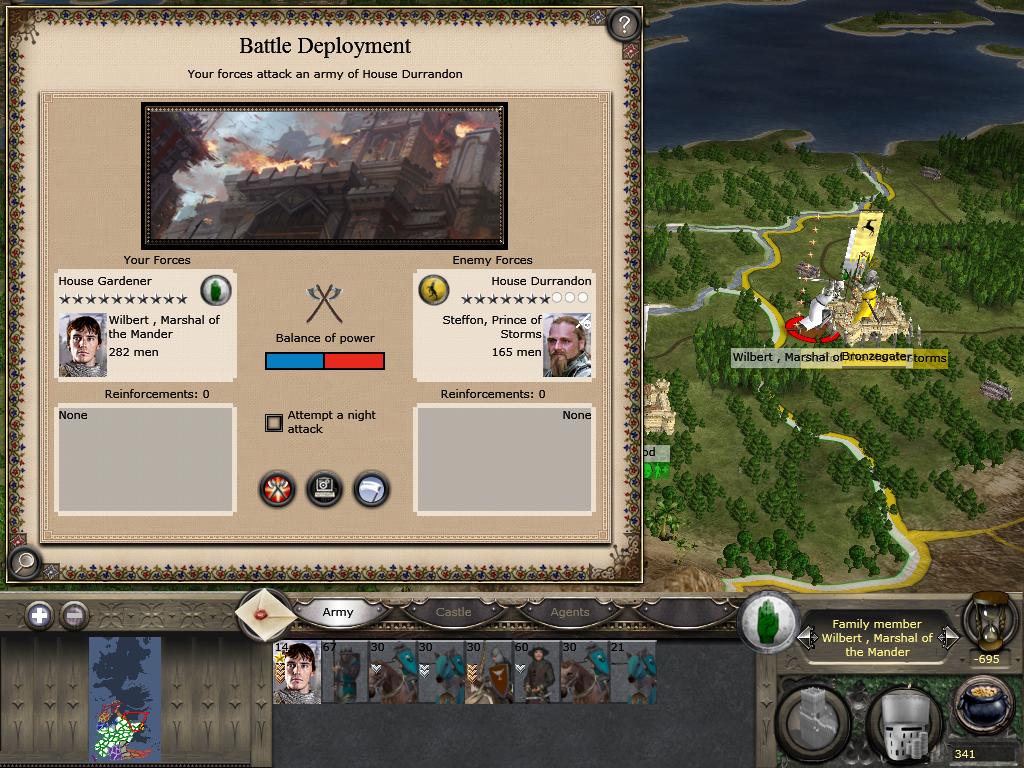Zoom in the minimap with plus button
This screenshot has height=768, width=1024.
39,615
